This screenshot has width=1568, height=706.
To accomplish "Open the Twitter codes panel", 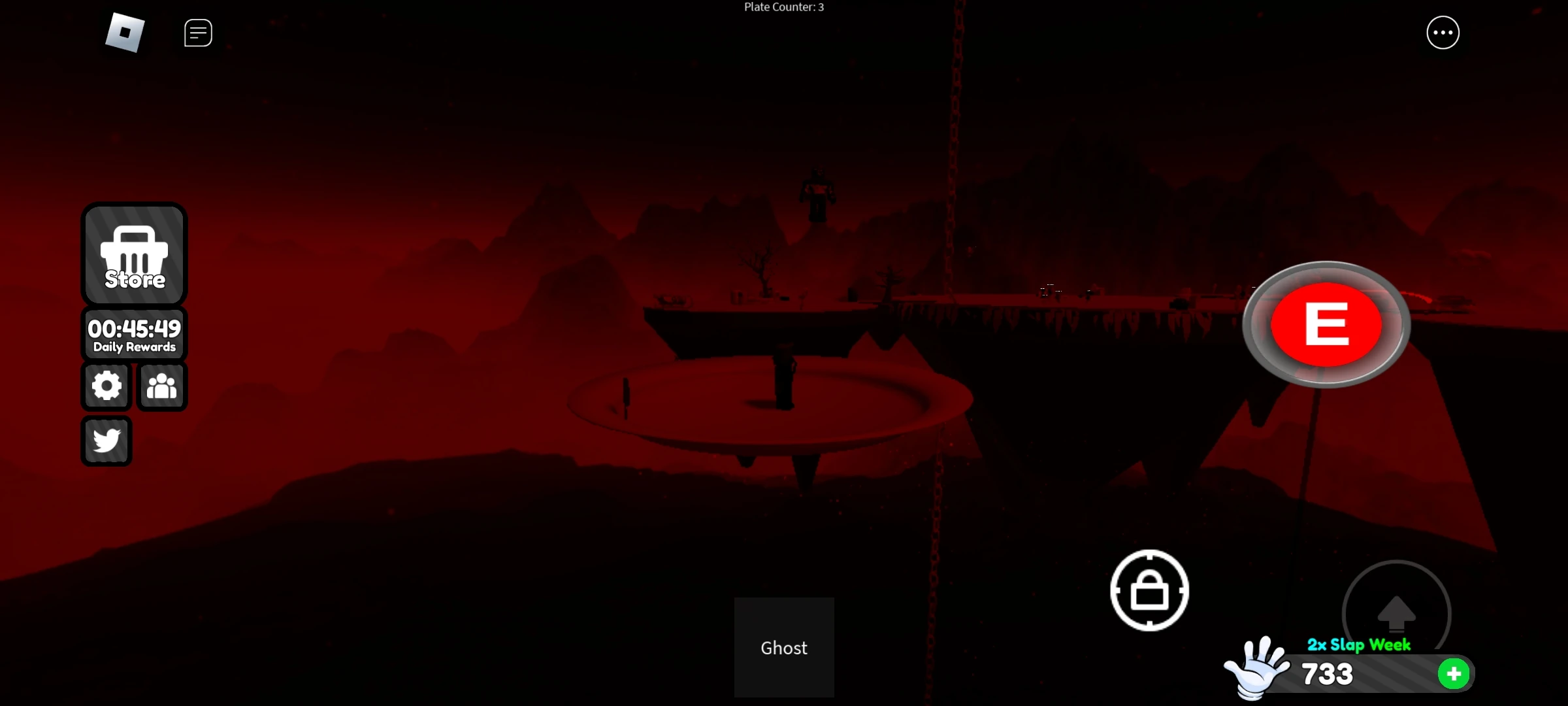I will pos(106,441).
